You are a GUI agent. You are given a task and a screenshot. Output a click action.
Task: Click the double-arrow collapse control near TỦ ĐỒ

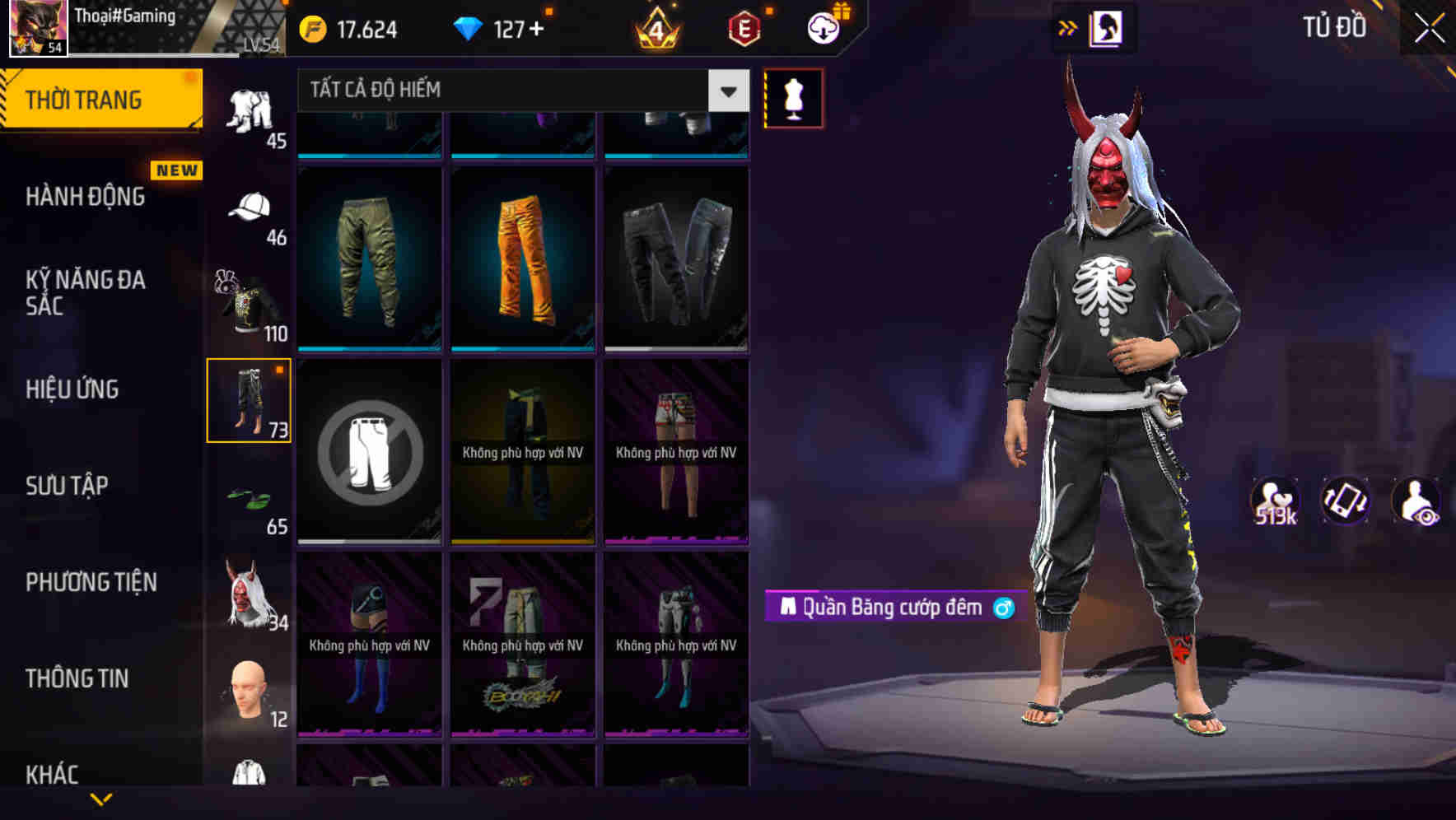tap(1068, 27)
